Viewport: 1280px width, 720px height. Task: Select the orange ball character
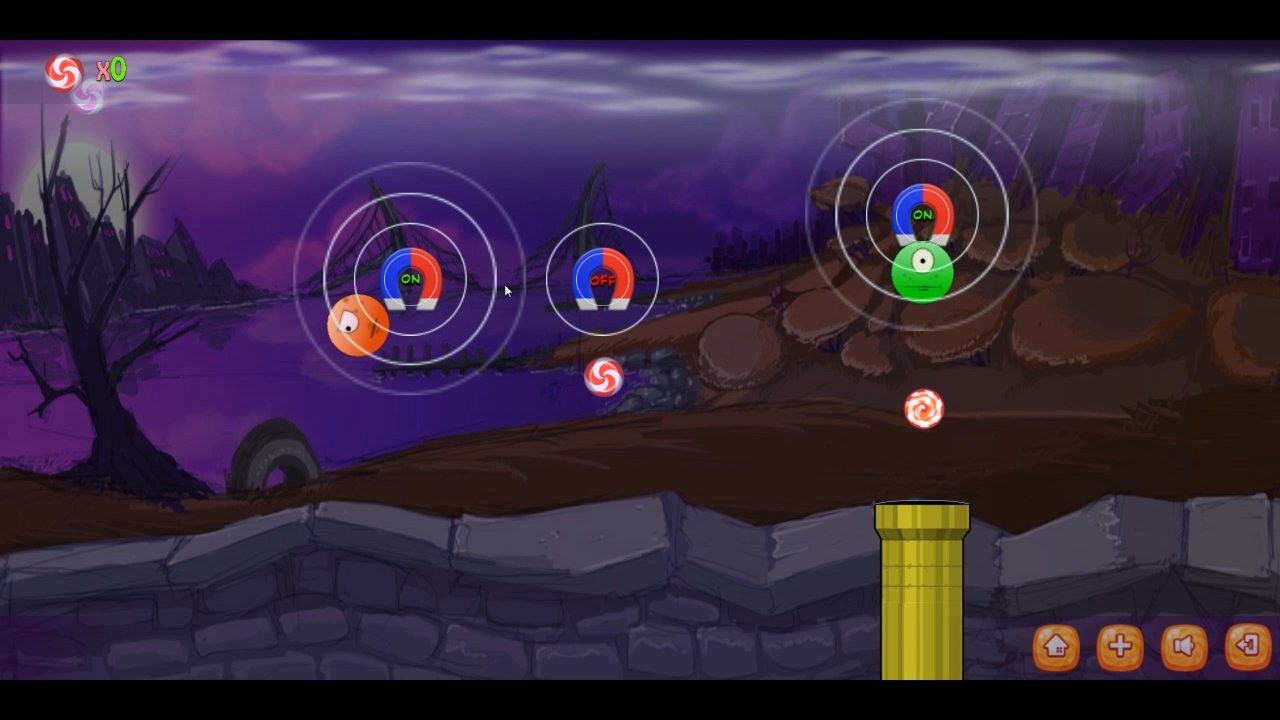click(x=358, y=325)
